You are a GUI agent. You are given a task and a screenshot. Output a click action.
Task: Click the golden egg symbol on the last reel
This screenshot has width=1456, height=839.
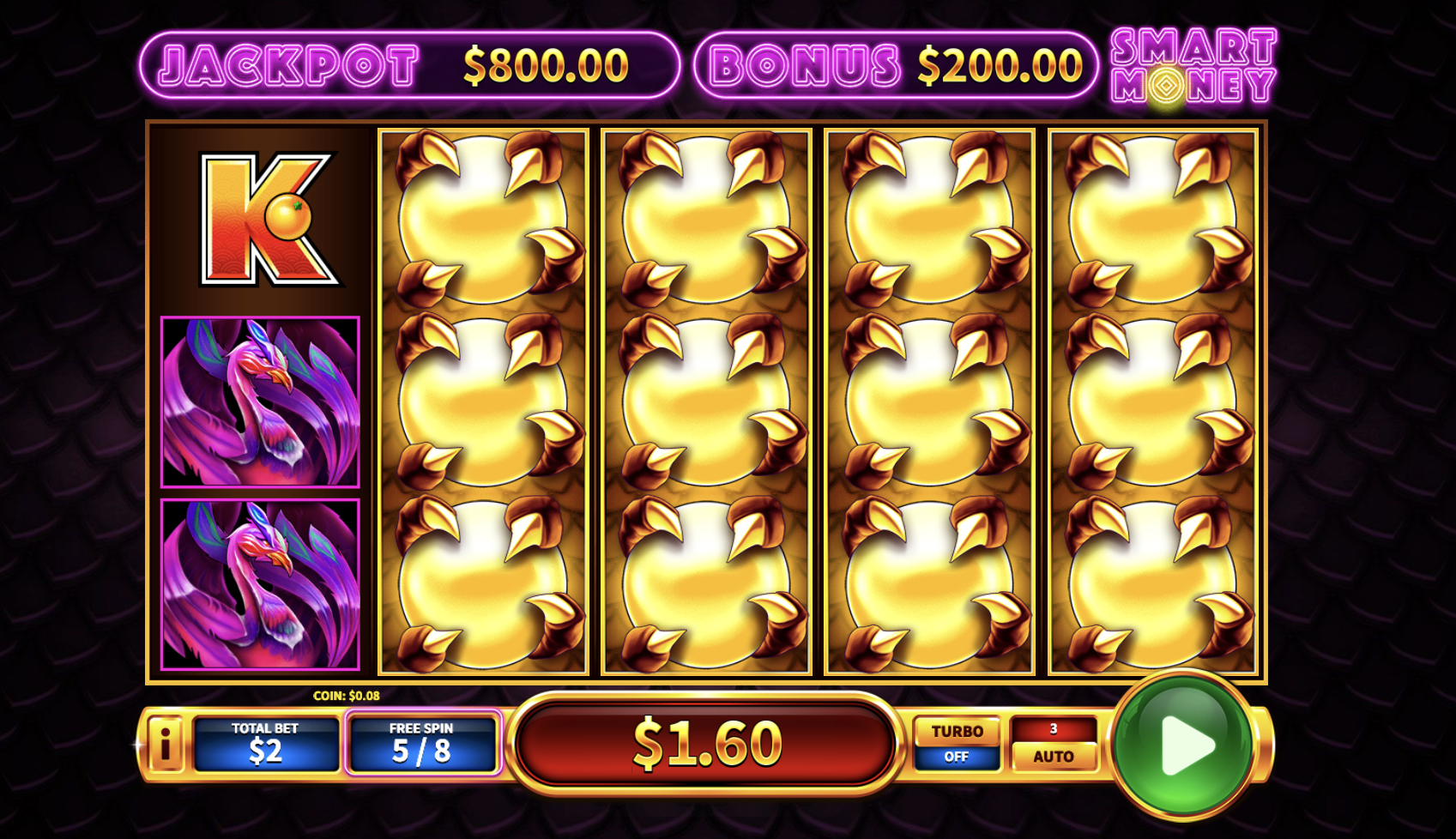(1154, 399)
